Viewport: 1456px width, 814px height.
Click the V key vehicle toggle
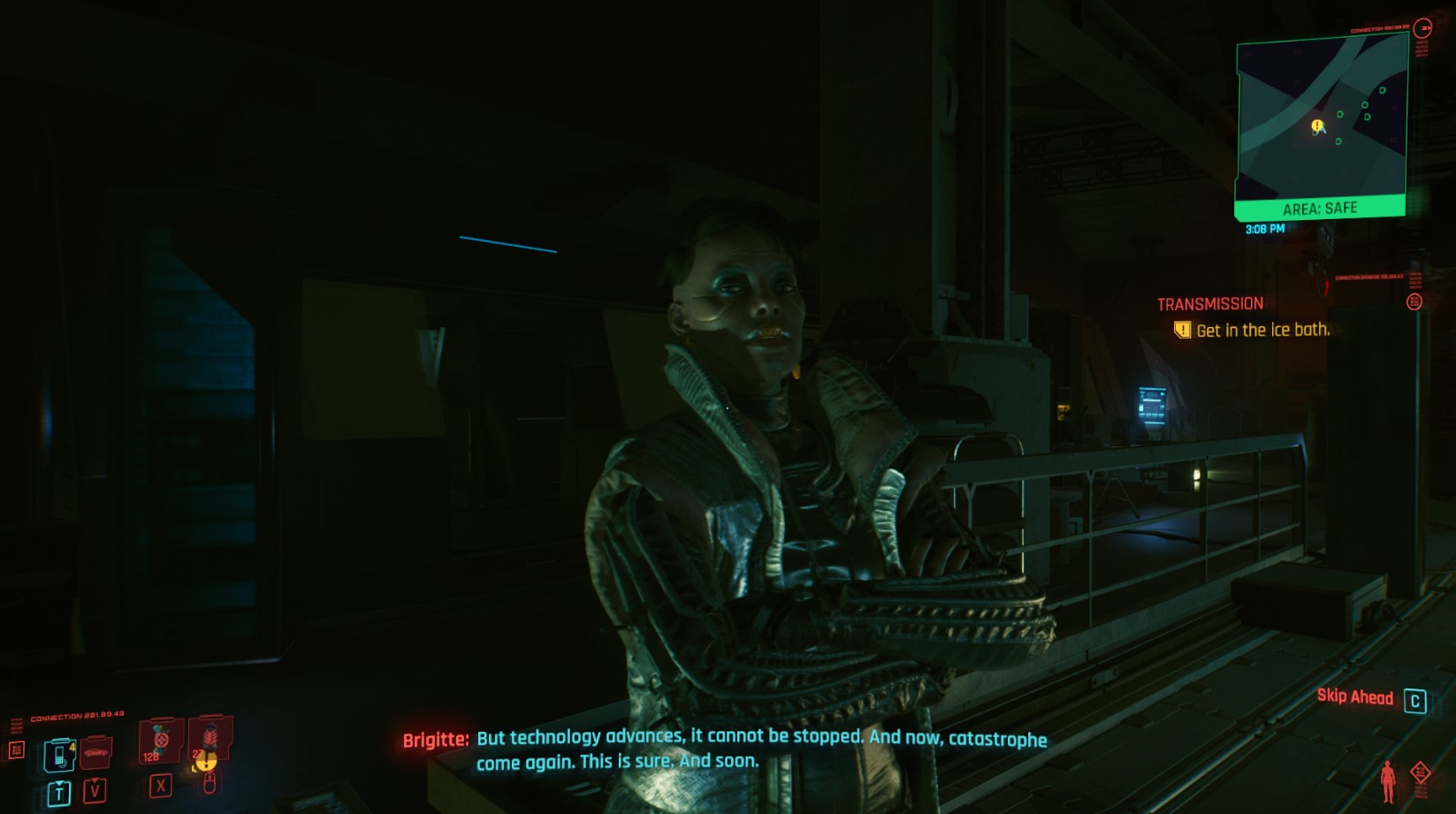pyautogui.click(x=95, y=791)
